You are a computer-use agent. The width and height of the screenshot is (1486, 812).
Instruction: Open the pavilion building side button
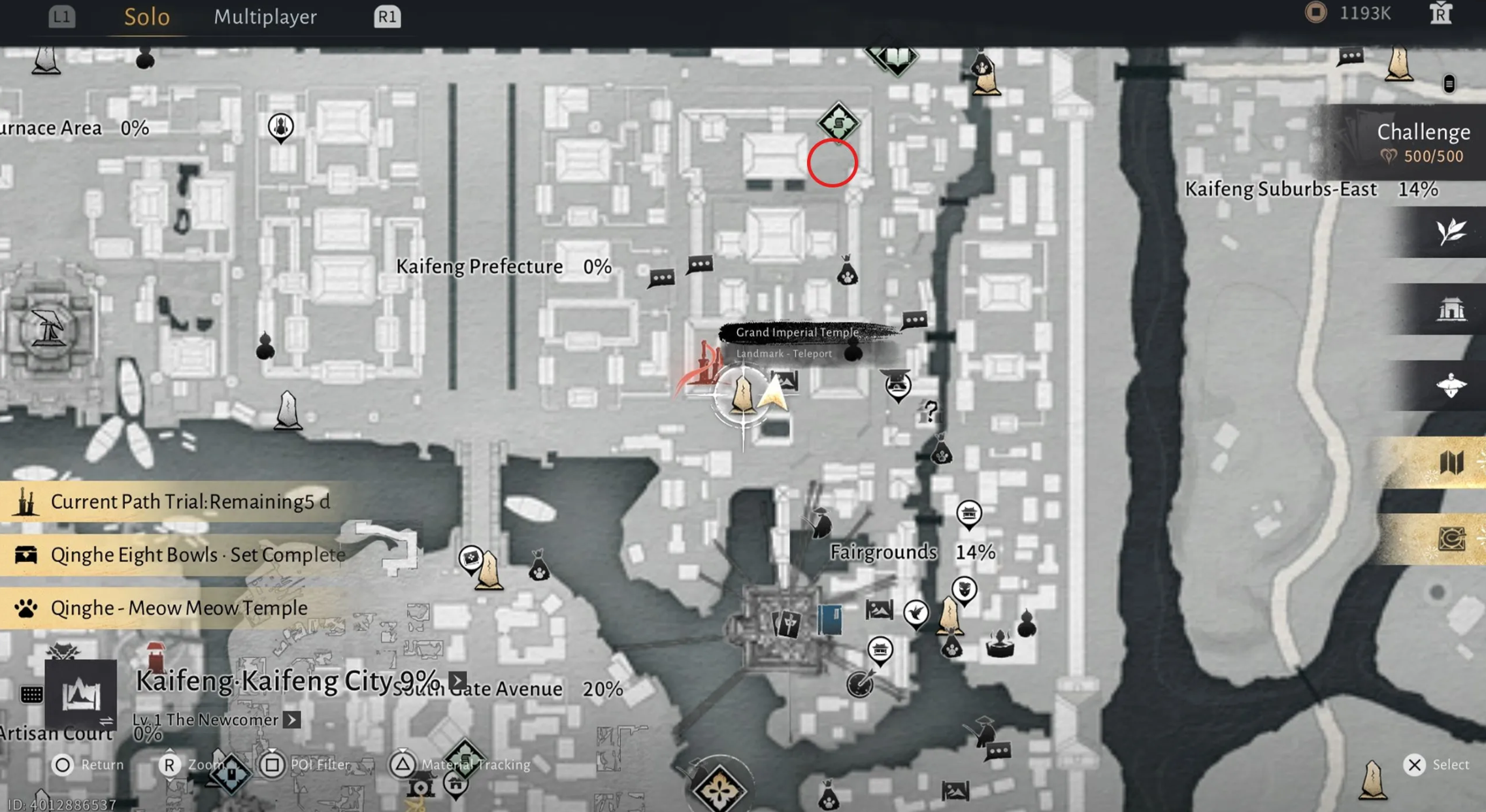[1451, 309]
